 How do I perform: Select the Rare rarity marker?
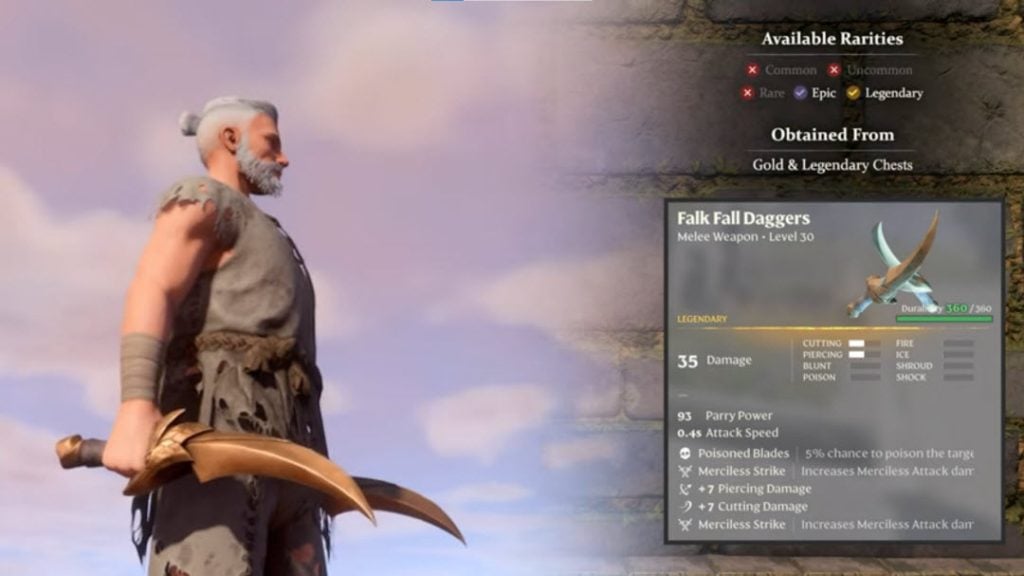click(747, 93)
